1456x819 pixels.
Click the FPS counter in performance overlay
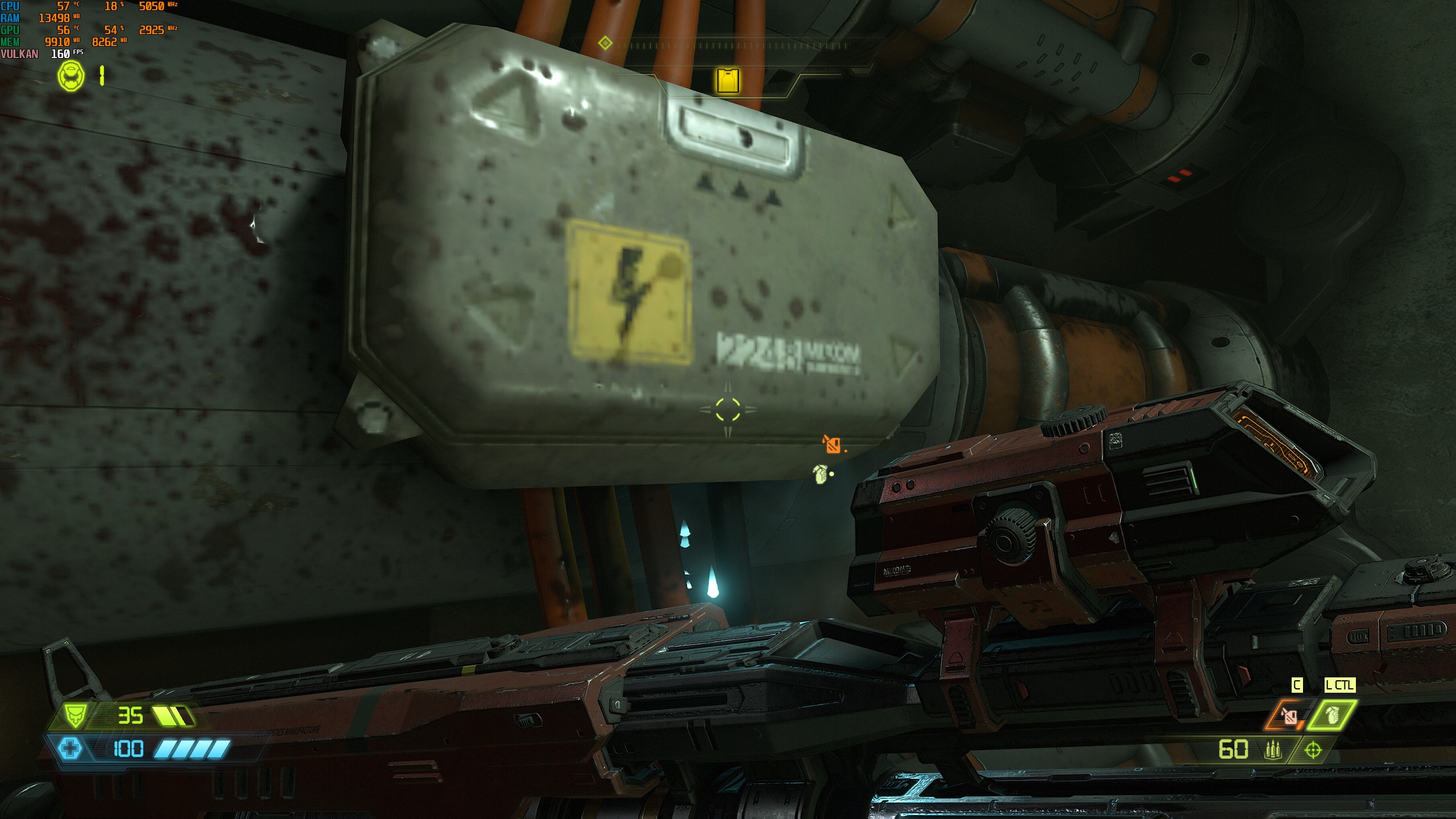(61, 54)
